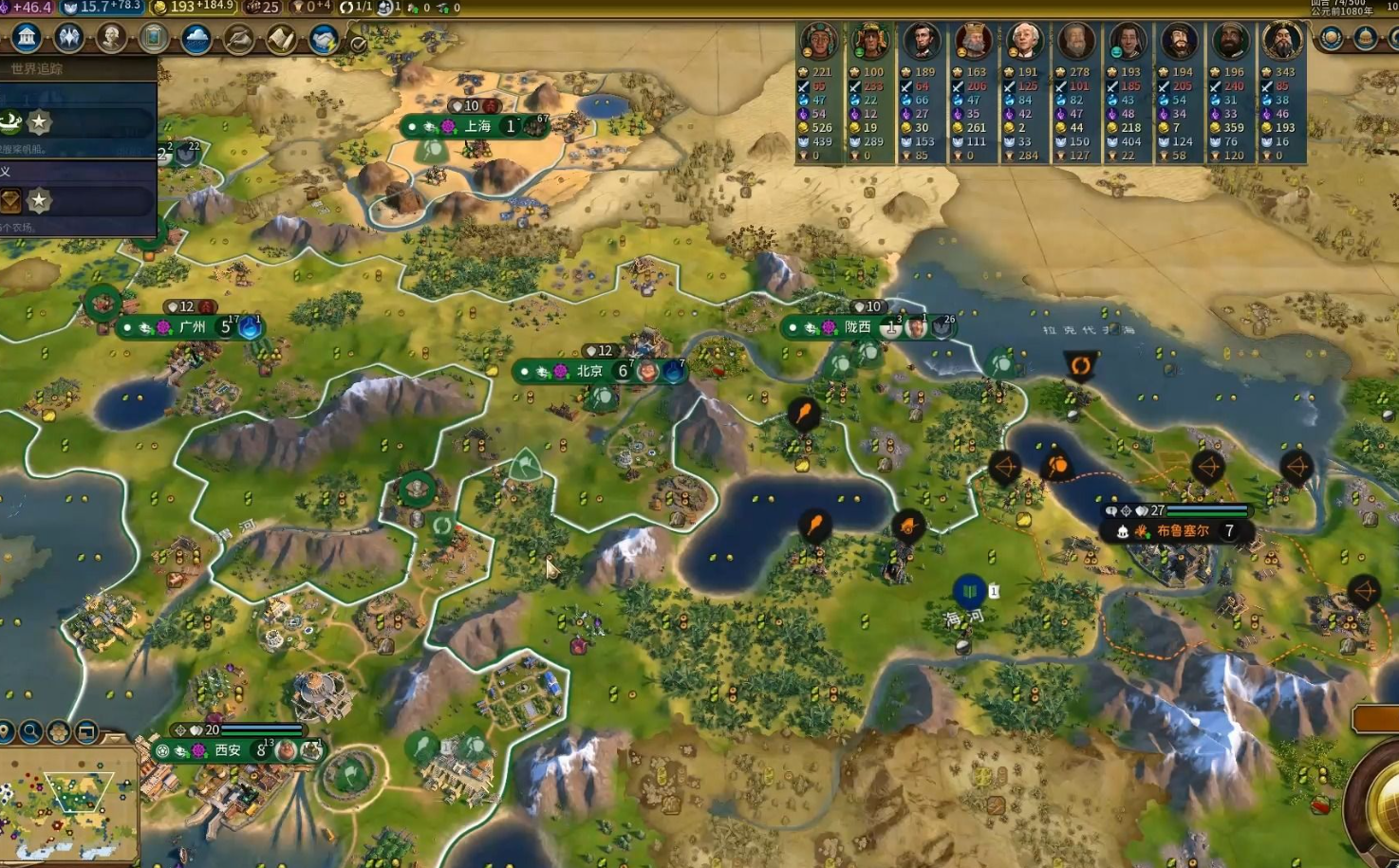Open the map search magnifying glass

(31, 732)
